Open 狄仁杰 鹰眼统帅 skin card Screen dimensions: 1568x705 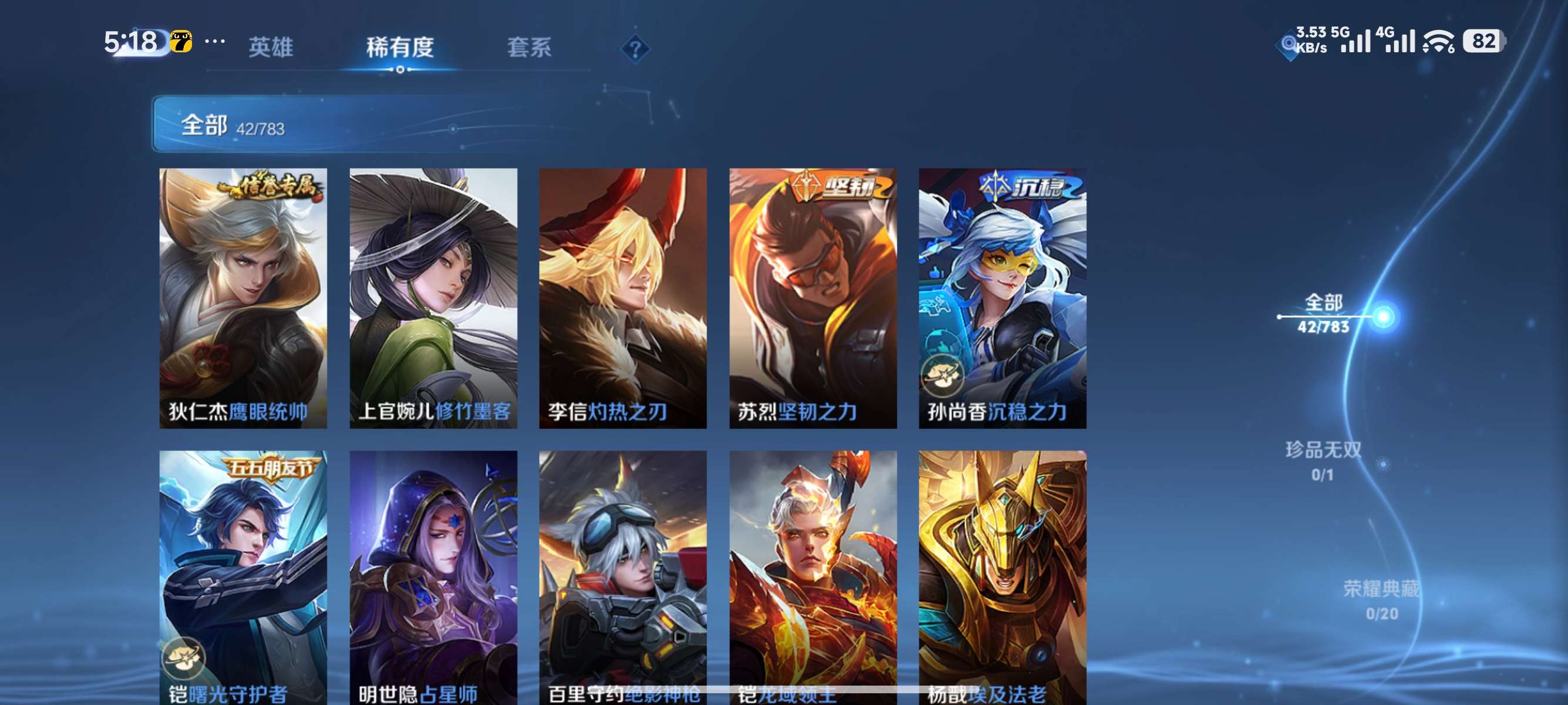click(243, 298)
